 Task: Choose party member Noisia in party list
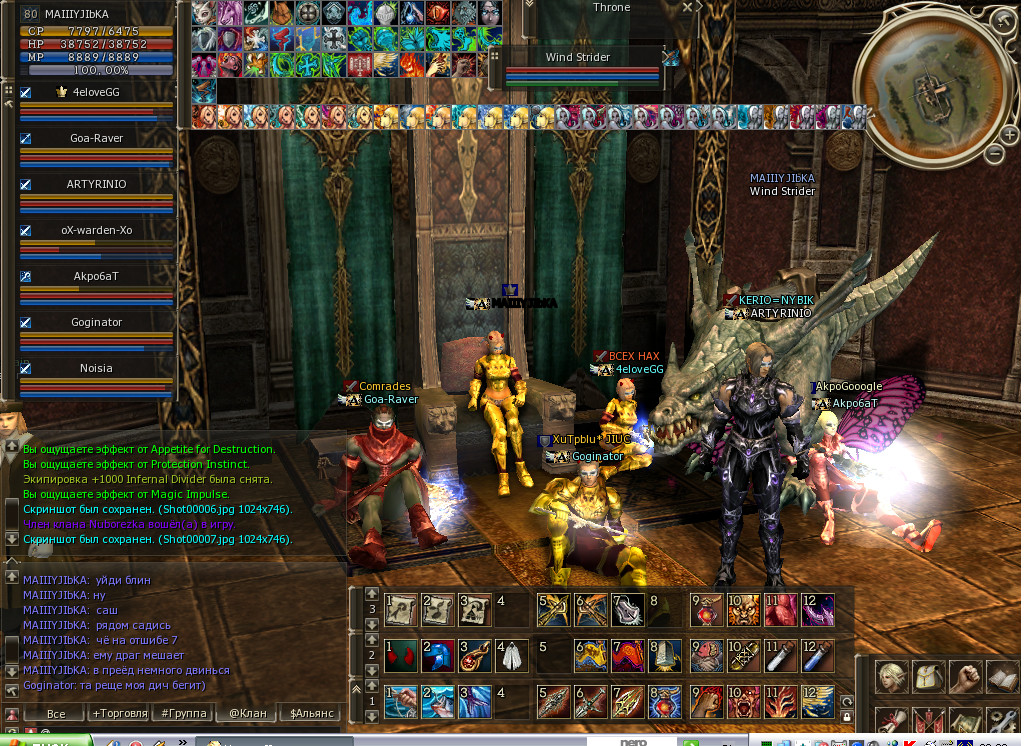(x=96, y=368)
